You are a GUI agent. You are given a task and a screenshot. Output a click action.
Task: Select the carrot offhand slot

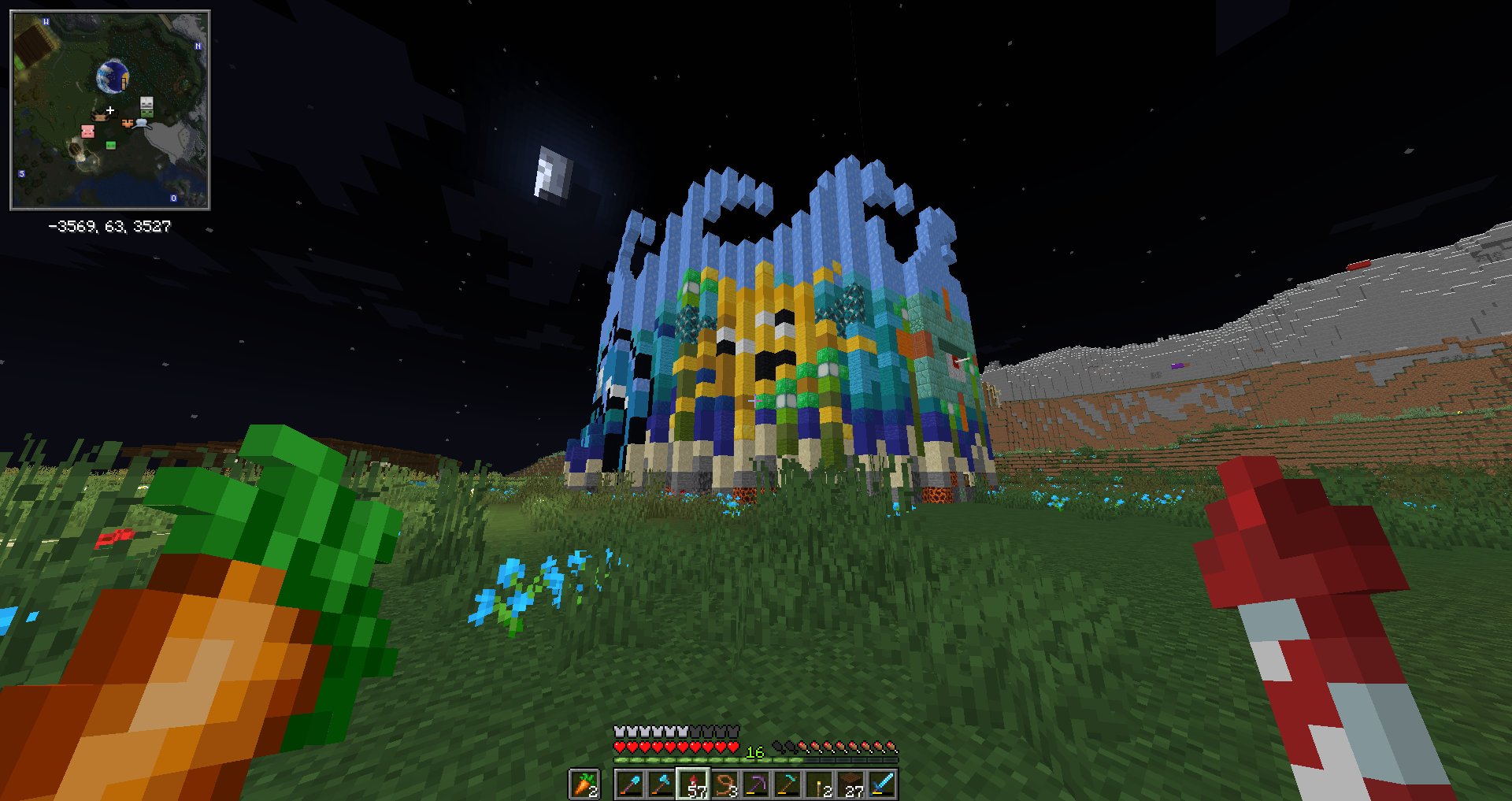coord(584,784)
